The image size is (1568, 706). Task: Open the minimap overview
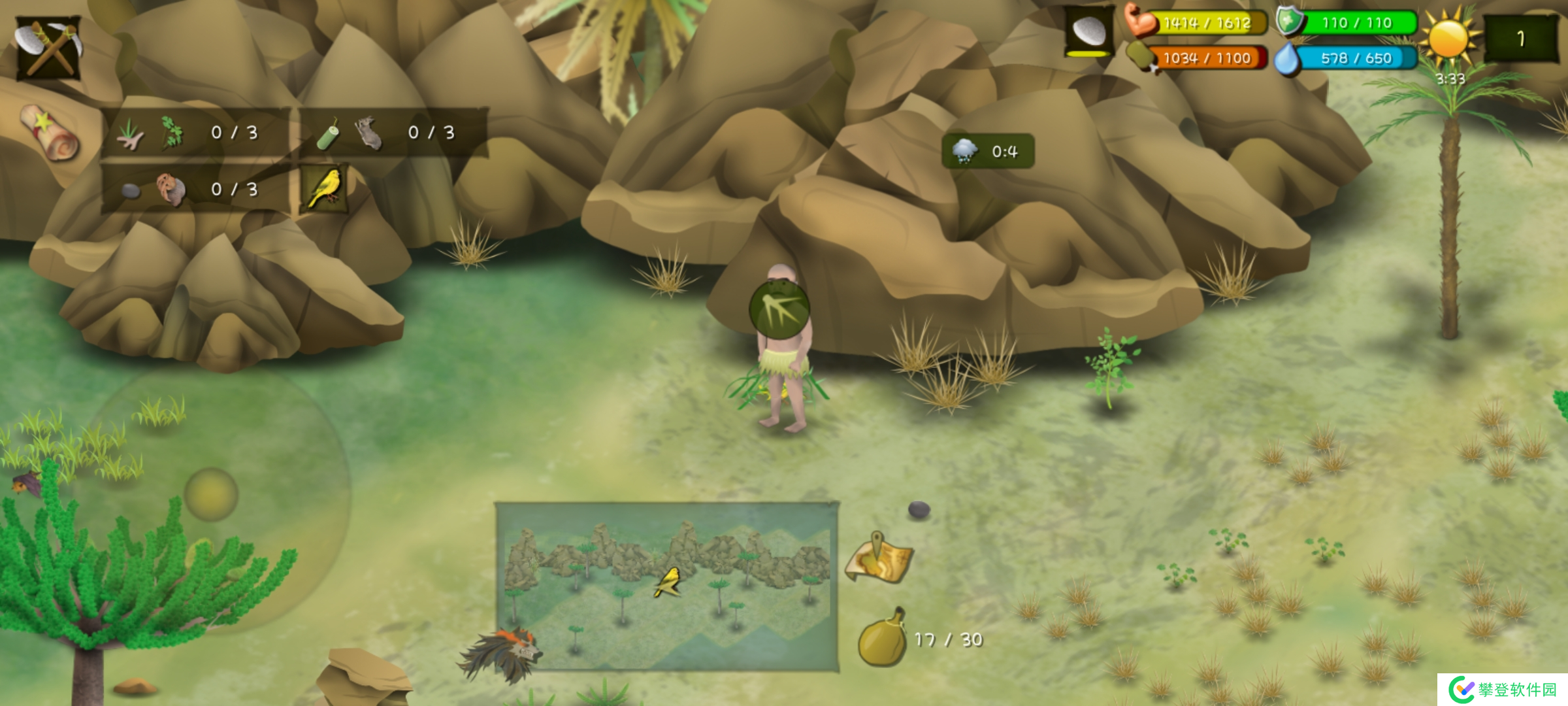point(666,586)
